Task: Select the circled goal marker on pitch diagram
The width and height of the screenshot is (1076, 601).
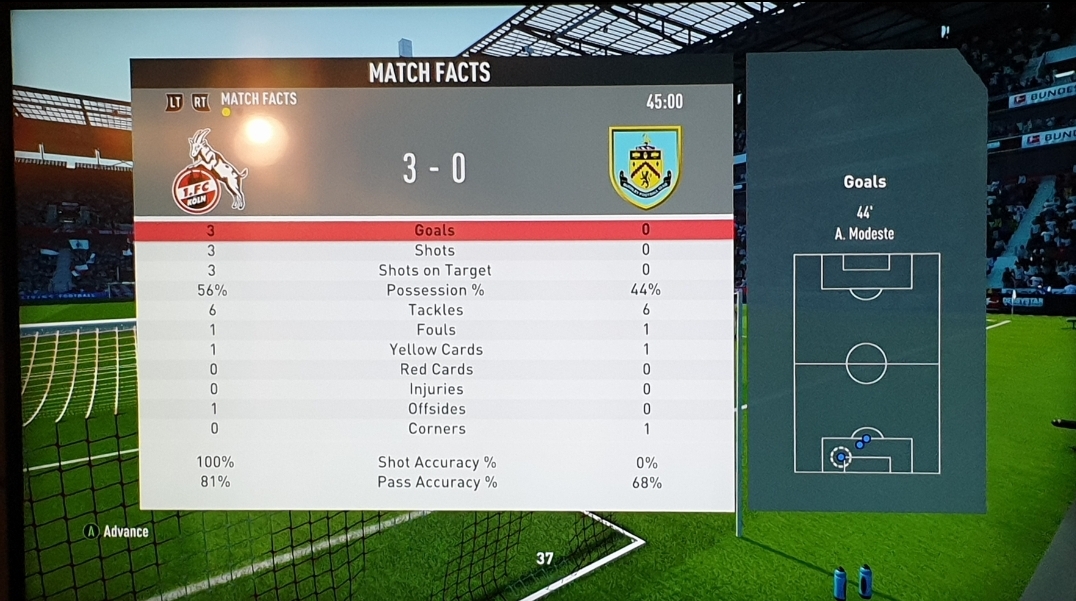Action: click(840, 457)
